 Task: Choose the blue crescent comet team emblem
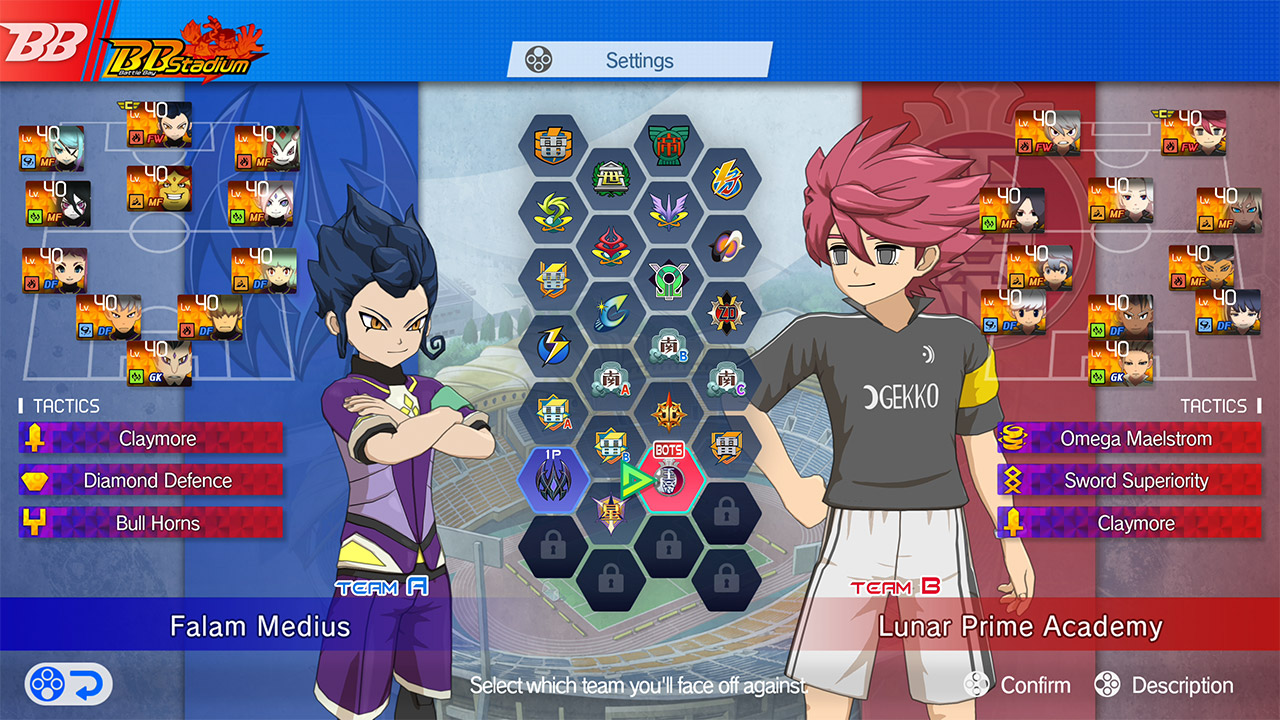point(611,313)
